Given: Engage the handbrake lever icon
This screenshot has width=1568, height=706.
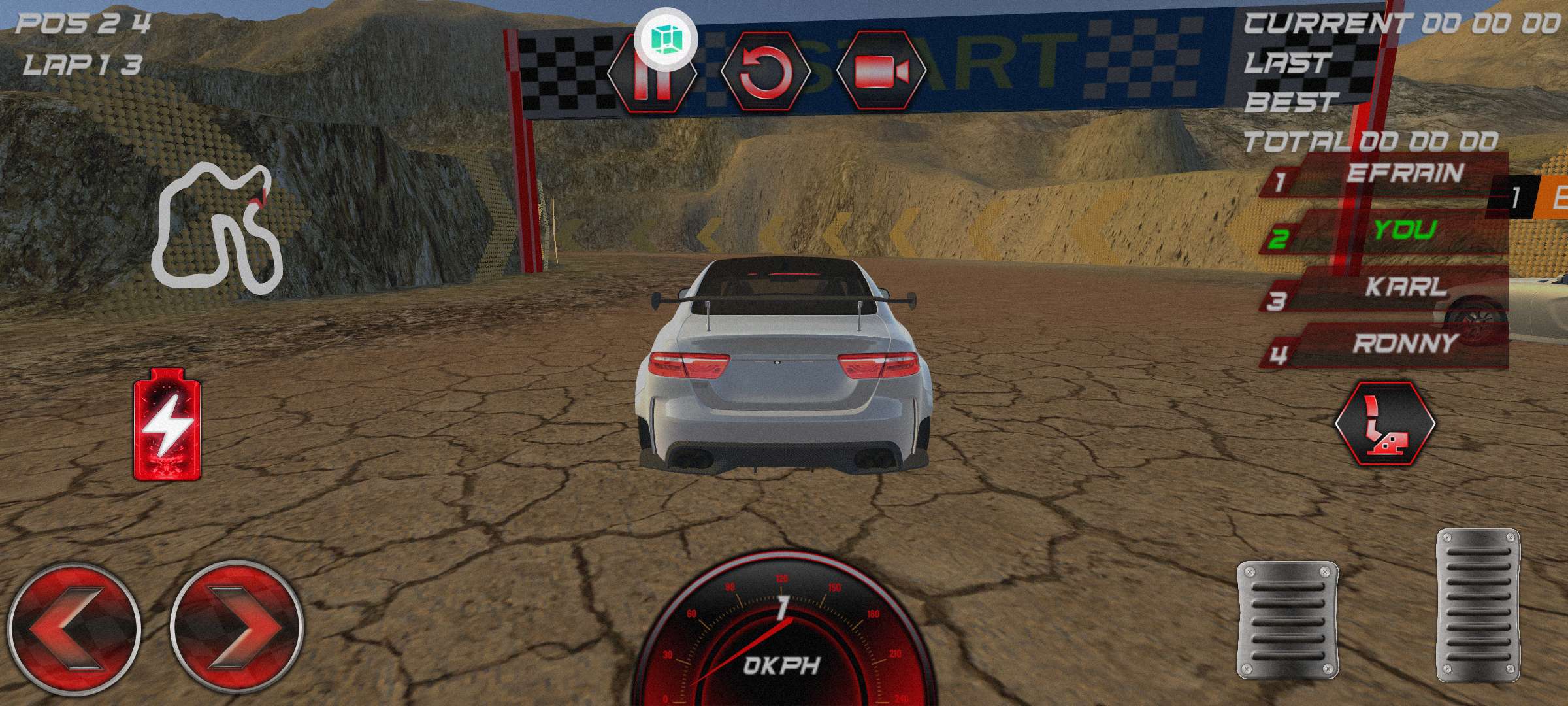Looking at the screenshot, I should point(1384,424).
